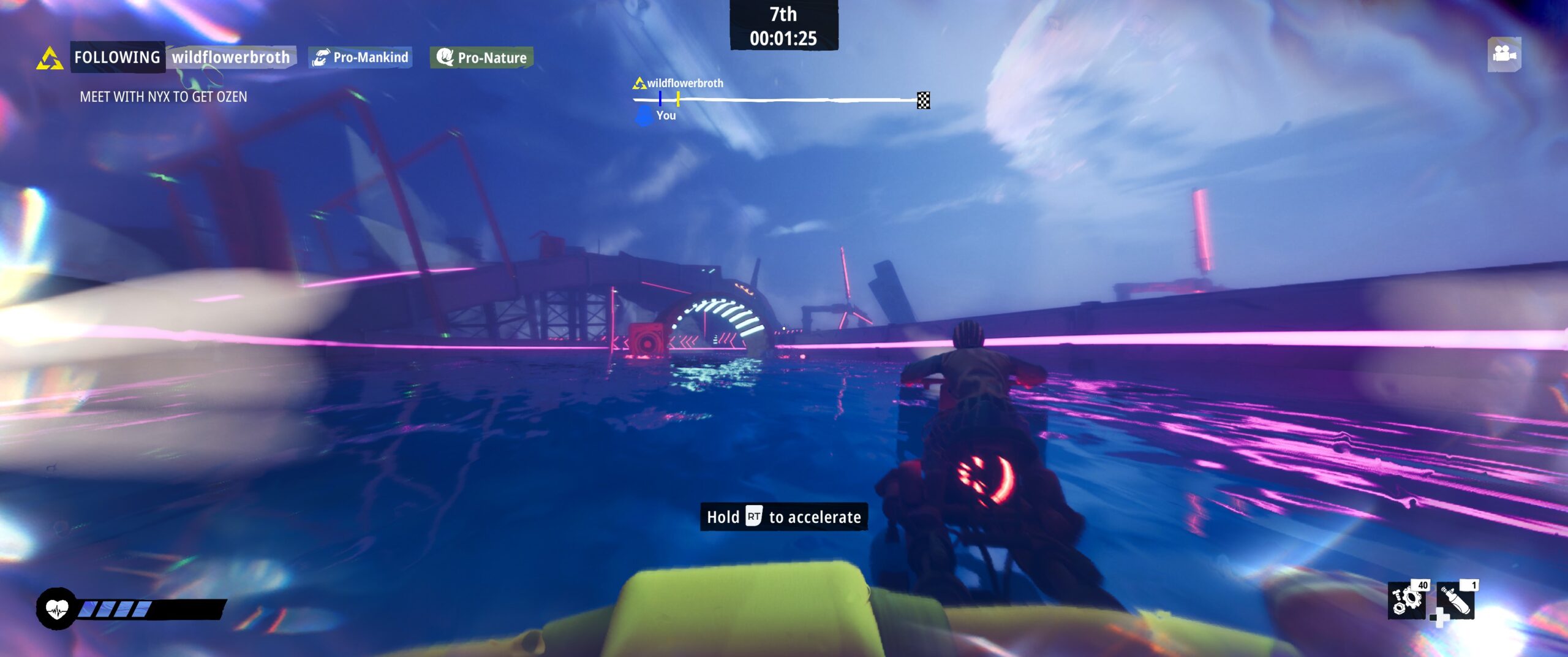Image resolution: width=1568 pixels, height=657 pixels.
Task: Toggle the Pro-Mankind allegiance badge
Action: pos(361,57)
